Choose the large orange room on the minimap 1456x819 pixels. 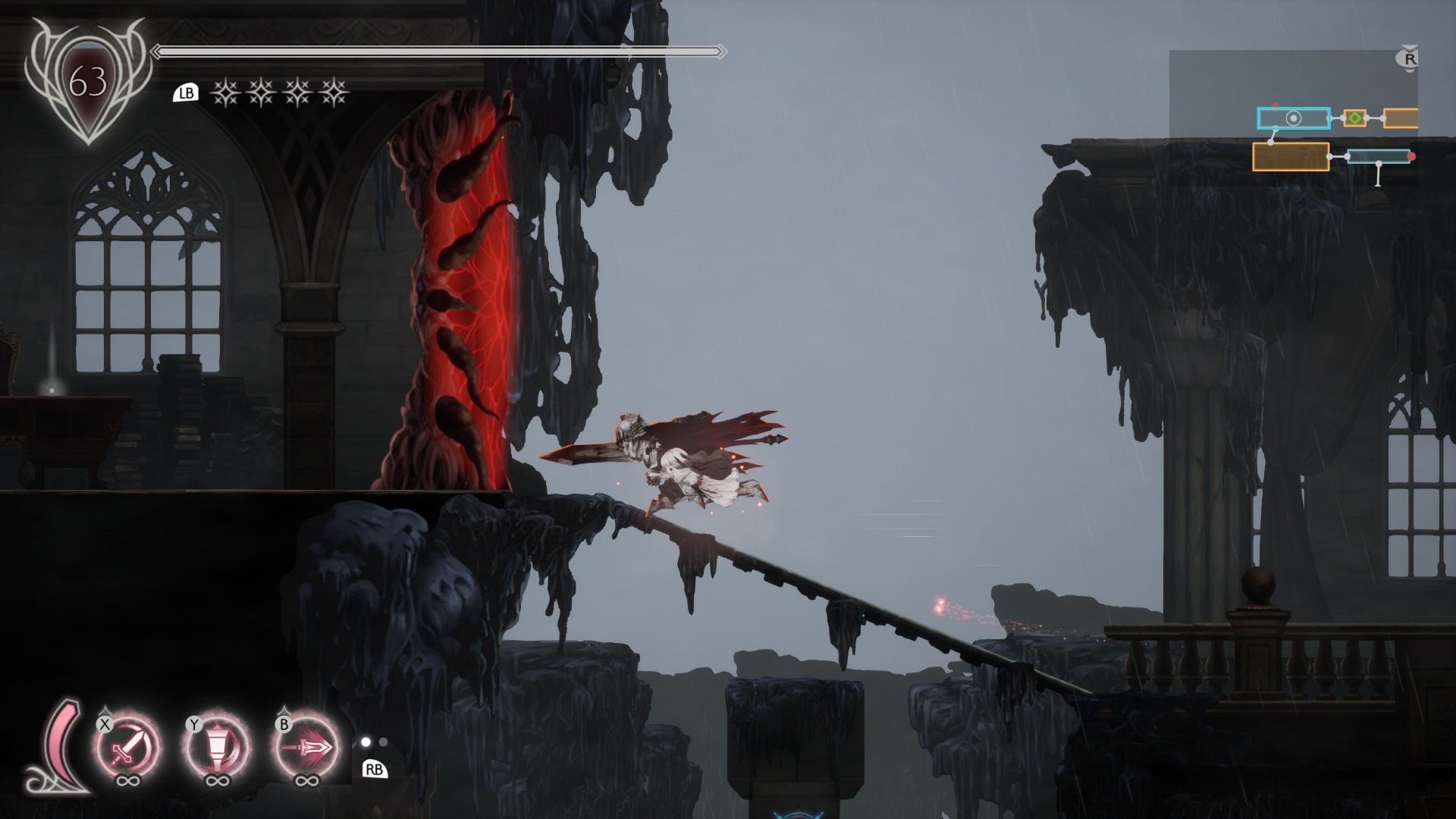[x=1290, y=157]
